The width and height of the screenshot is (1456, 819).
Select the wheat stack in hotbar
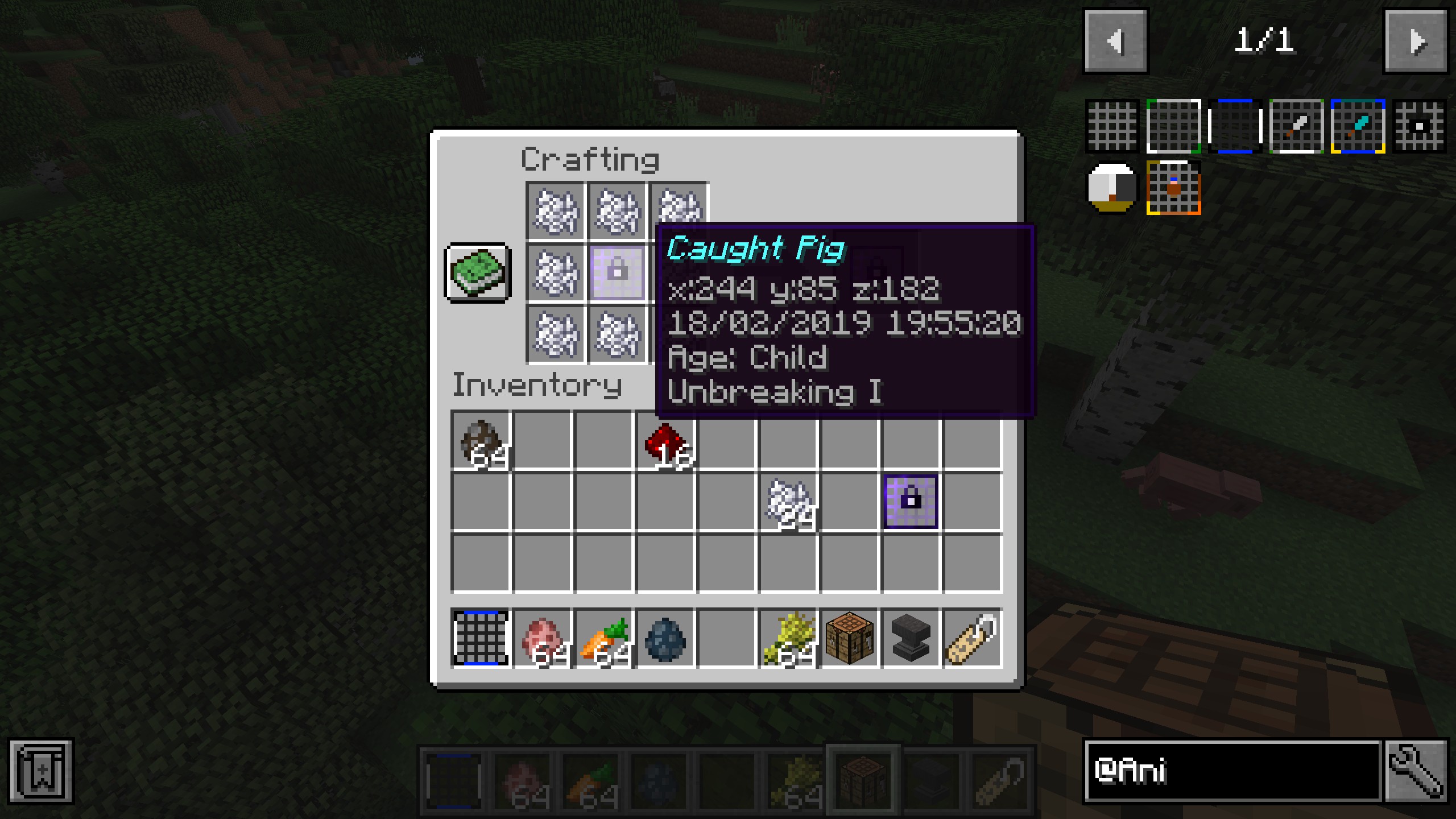pyautogui.click(x=788, y=638)
